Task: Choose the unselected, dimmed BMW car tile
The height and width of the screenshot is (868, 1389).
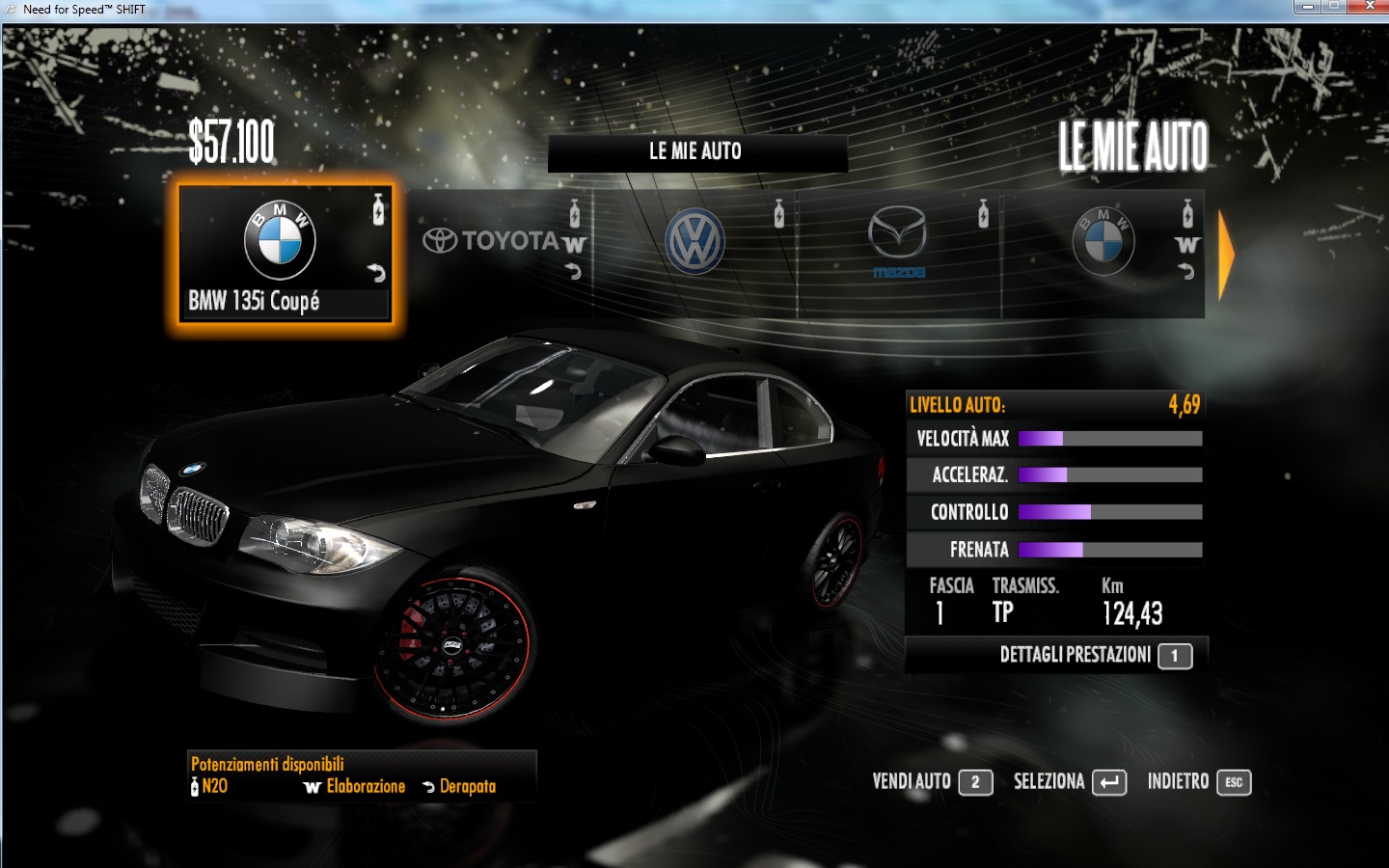Action: (1103, 253)
